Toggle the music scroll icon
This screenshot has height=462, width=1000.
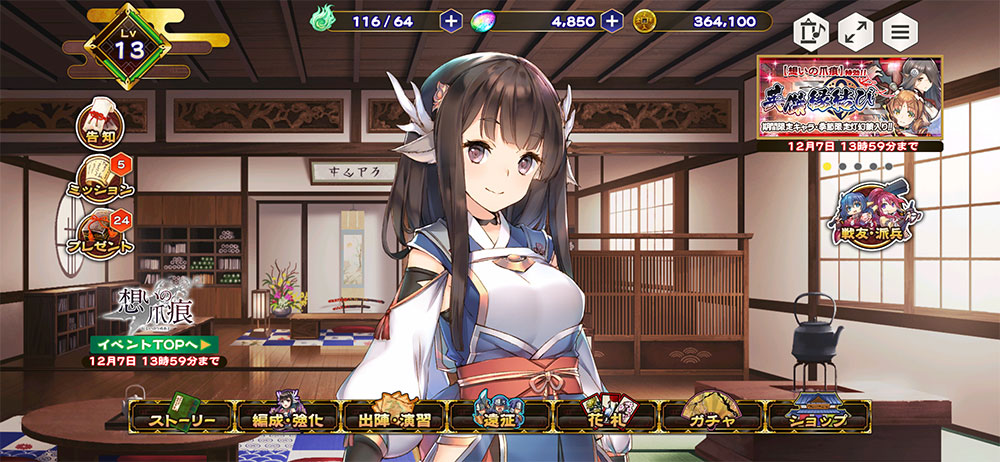point(809,31)
